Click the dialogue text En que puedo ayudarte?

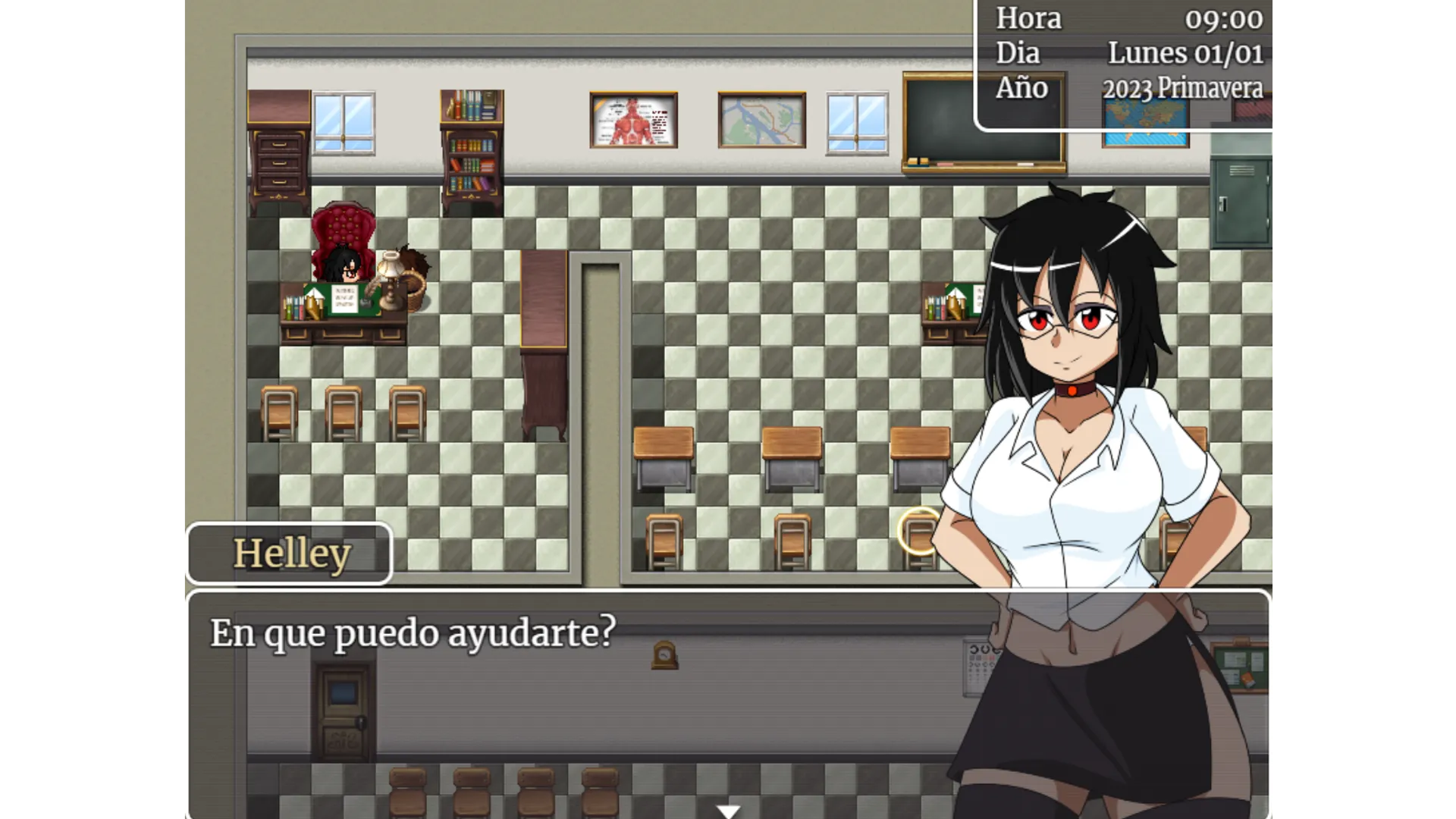[x=413, y=632]
